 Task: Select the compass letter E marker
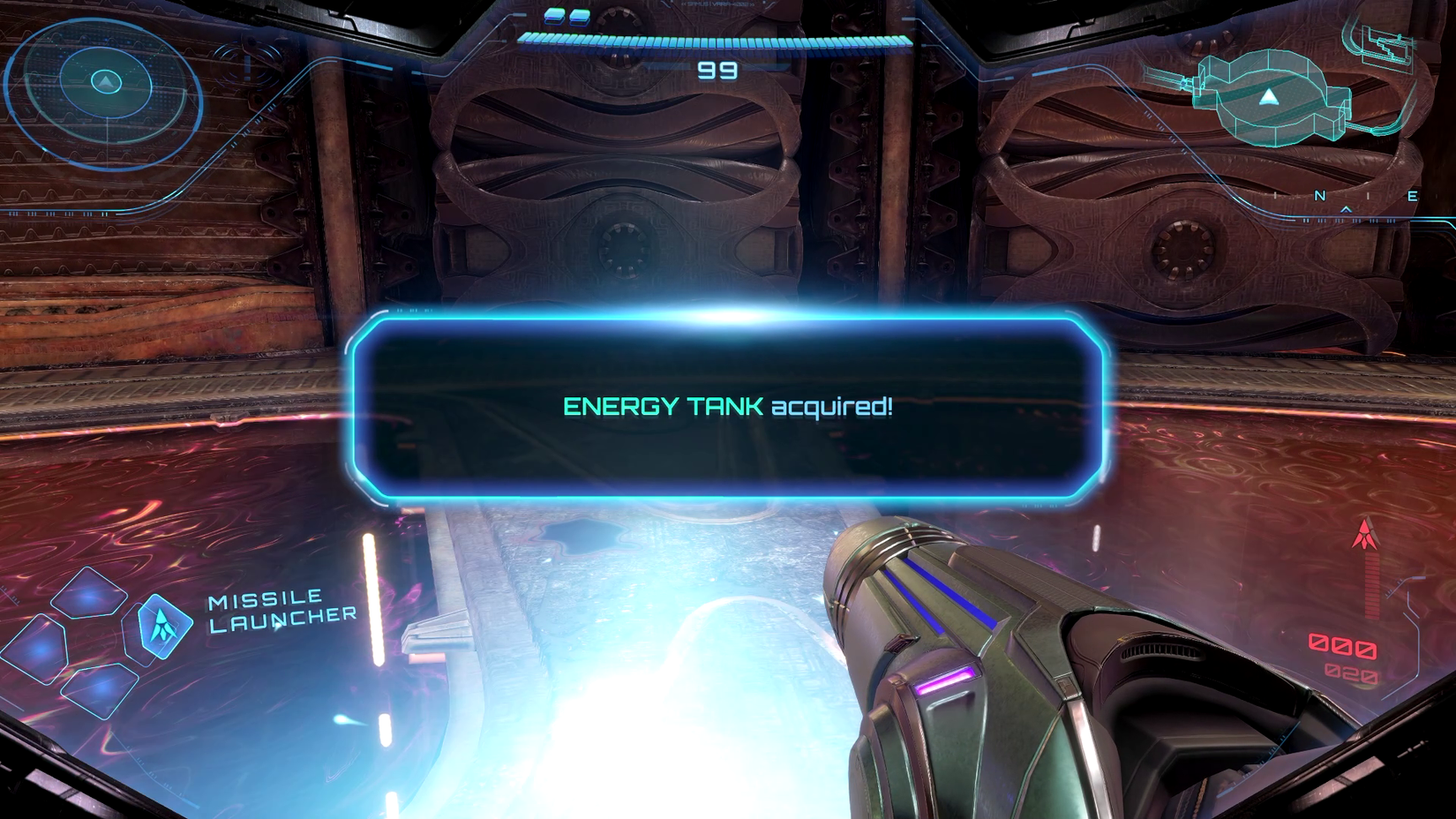(1412, 196)
